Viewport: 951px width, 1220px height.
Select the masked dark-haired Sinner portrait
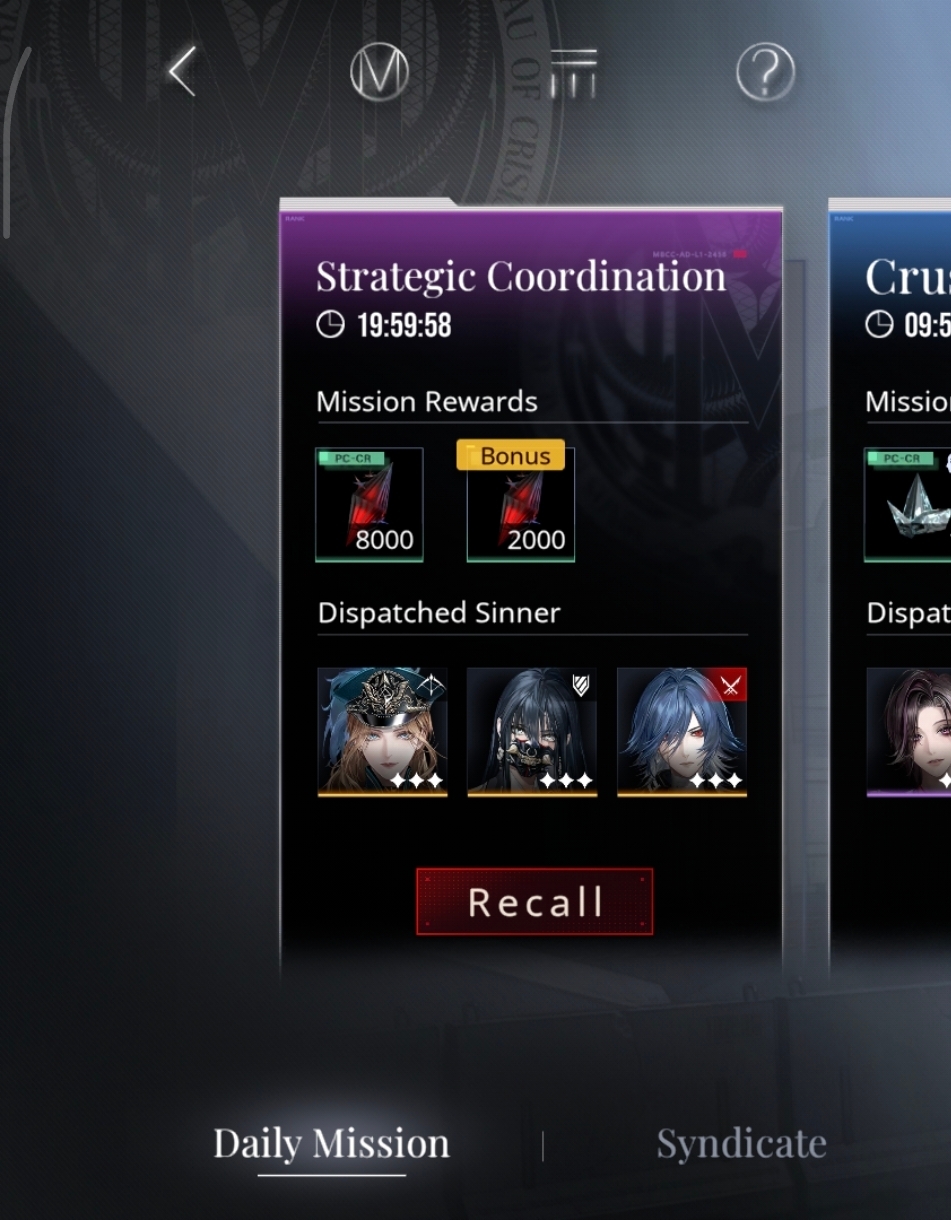click(x=532, y=732)
